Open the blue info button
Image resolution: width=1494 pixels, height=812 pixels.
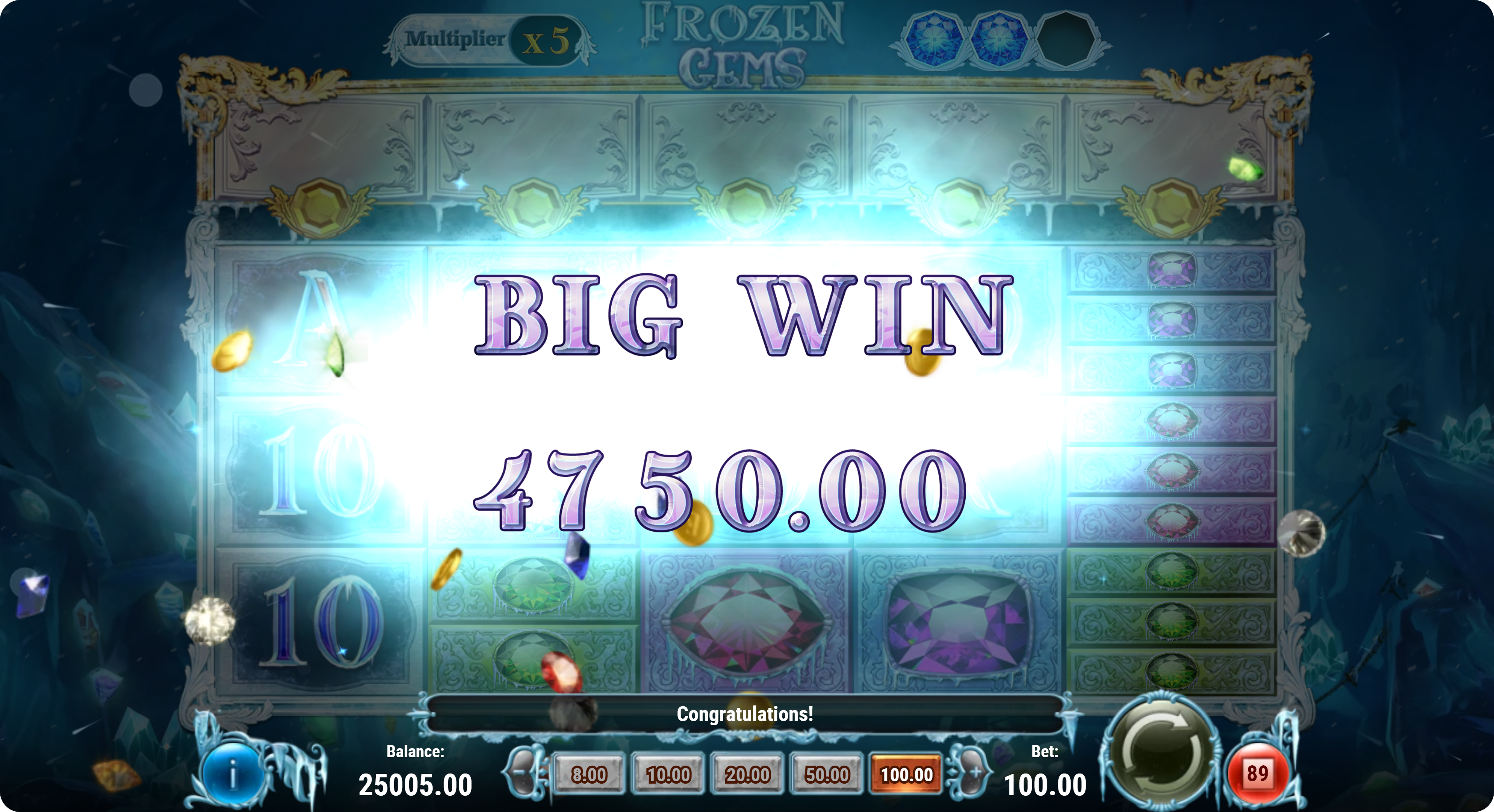[x=233, y=775]
